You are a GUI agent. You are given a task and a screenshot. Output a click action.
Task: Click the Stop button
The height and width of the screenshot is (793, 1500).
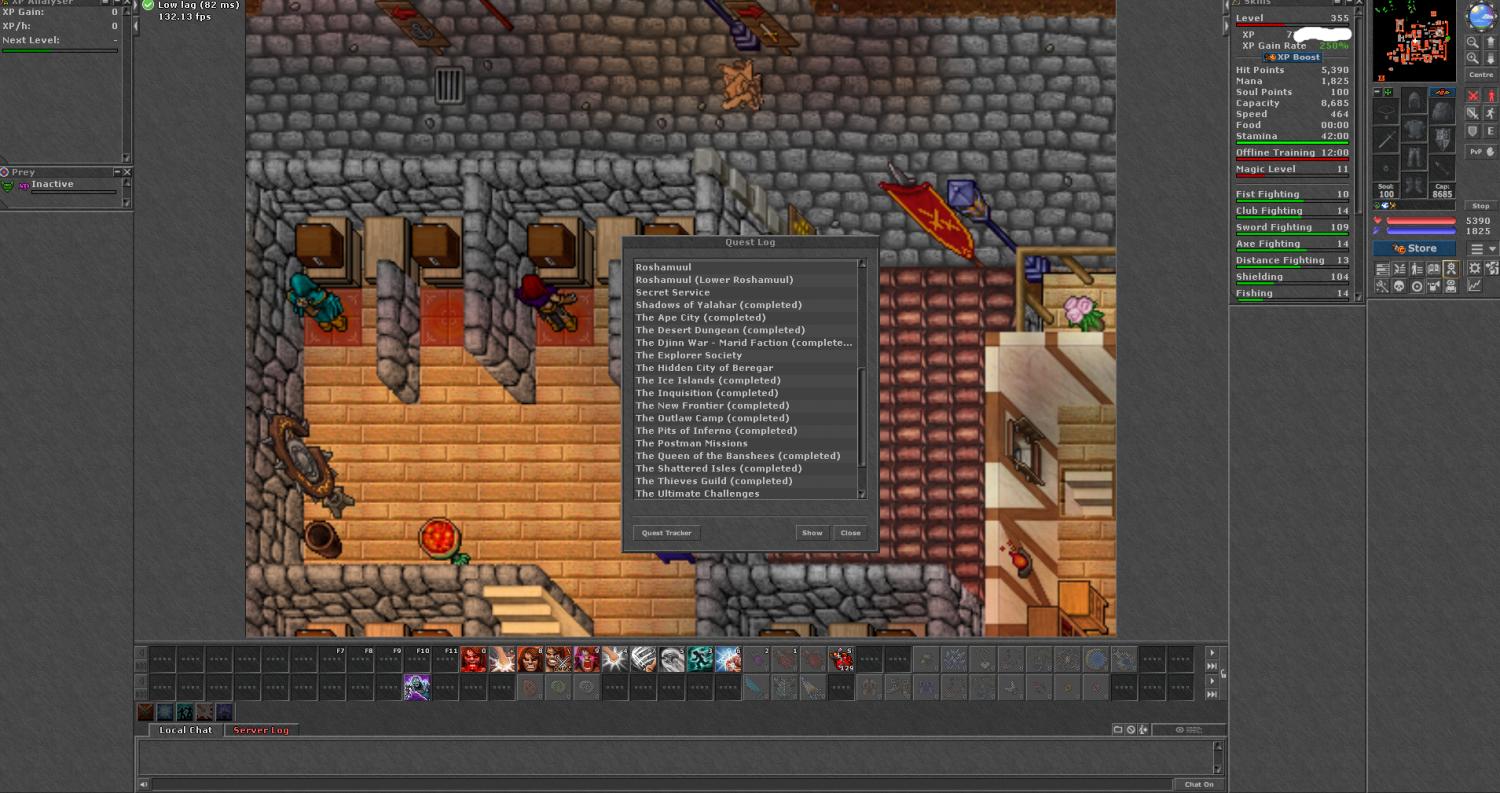pyautogui.click(x=1480, y=206)
